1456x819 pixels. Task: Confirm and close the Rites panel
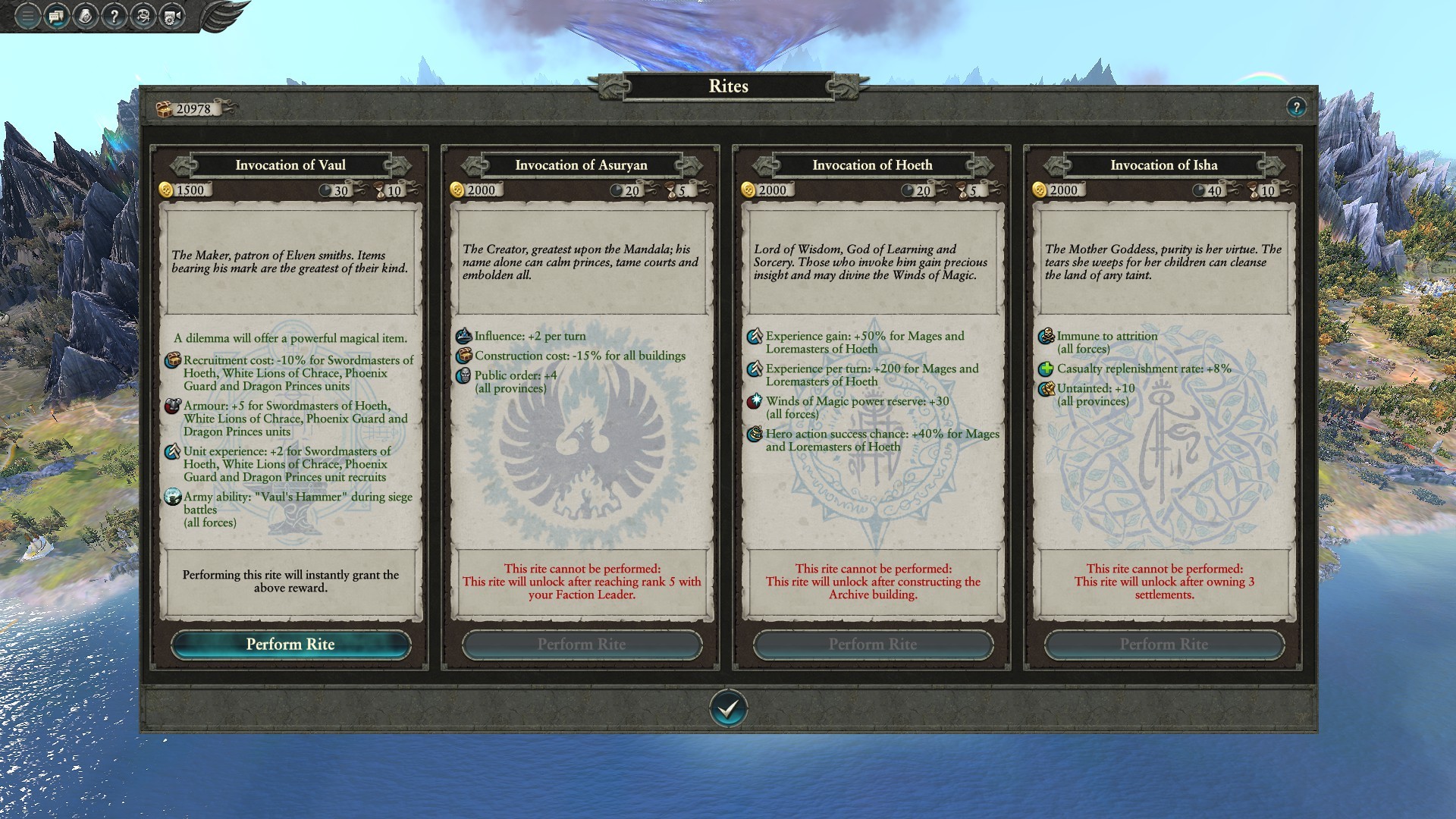(x=728, y=709)
